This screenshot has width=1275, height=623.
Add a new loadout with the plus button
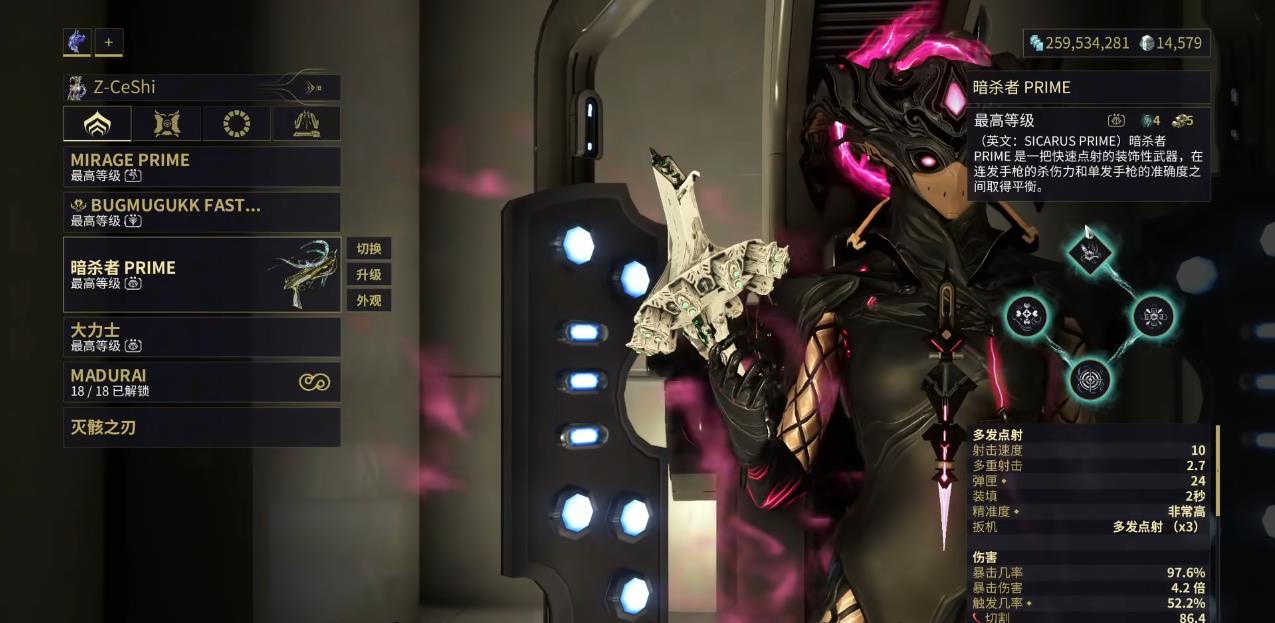coord(109,42)
